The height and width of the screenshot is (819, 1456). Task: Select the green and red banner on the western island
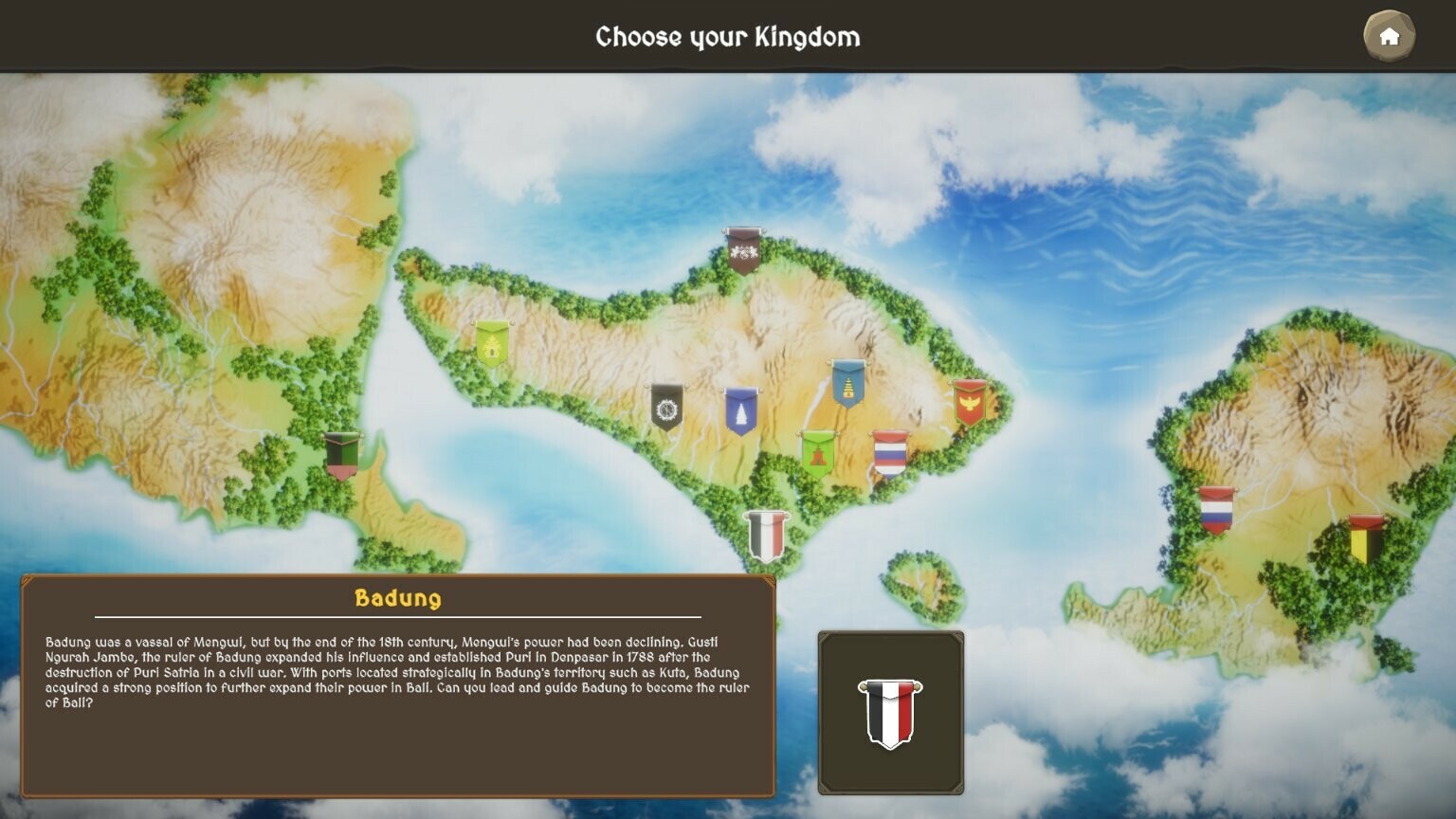click(x=343, y=455)
